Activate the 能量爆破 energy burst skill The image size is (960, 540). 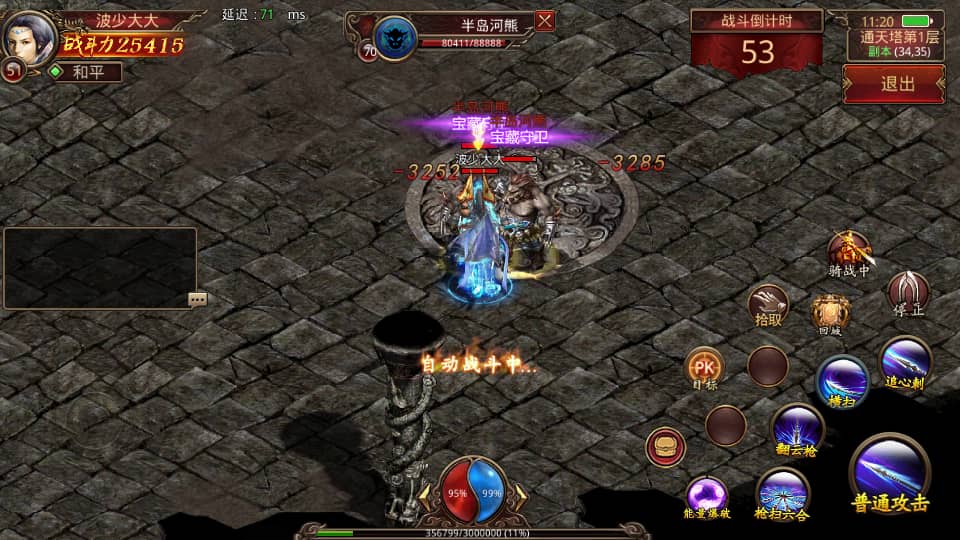pos(707,496)
